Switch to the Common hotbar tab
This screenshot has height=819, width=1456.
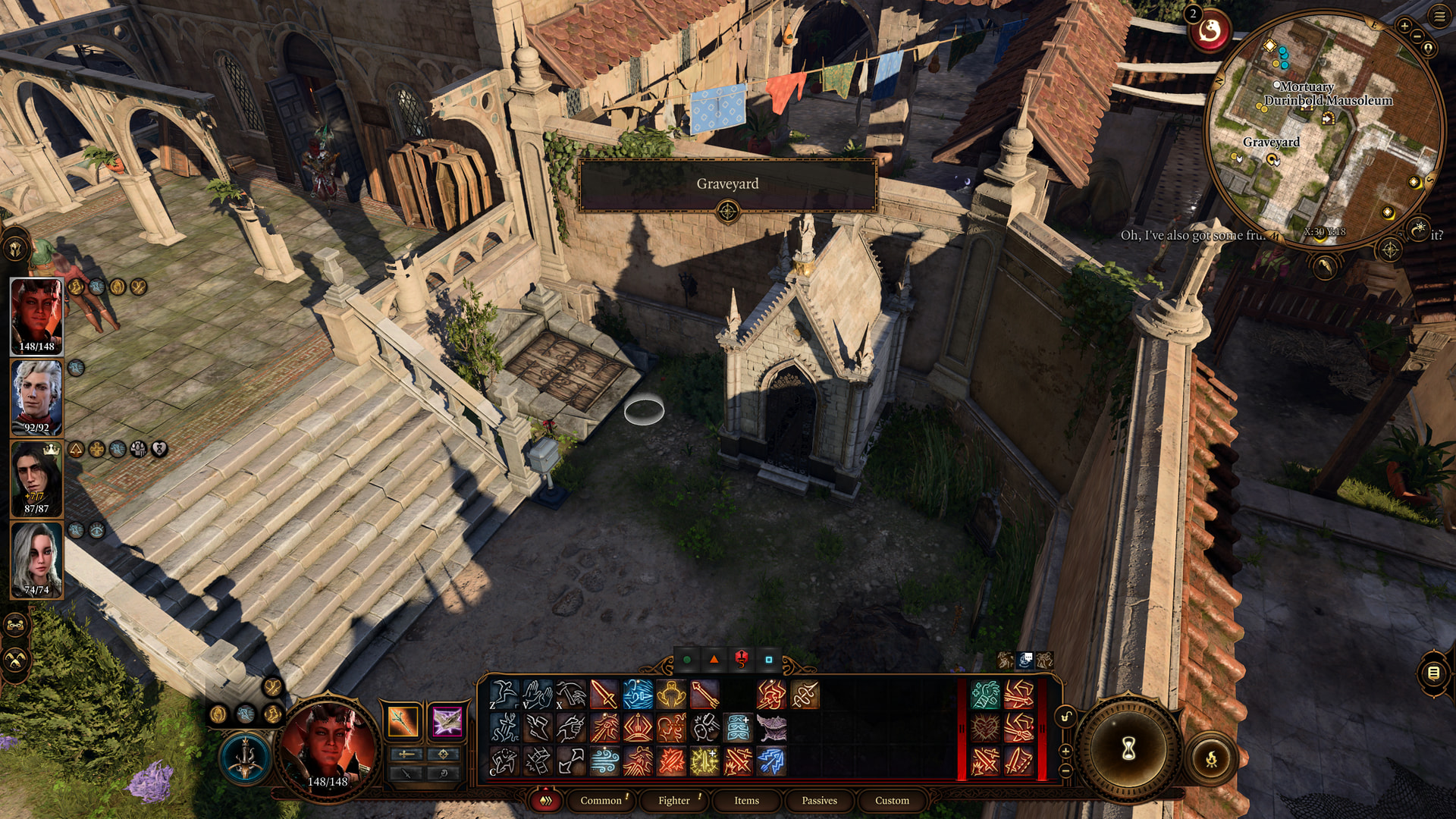pos(601,800)
